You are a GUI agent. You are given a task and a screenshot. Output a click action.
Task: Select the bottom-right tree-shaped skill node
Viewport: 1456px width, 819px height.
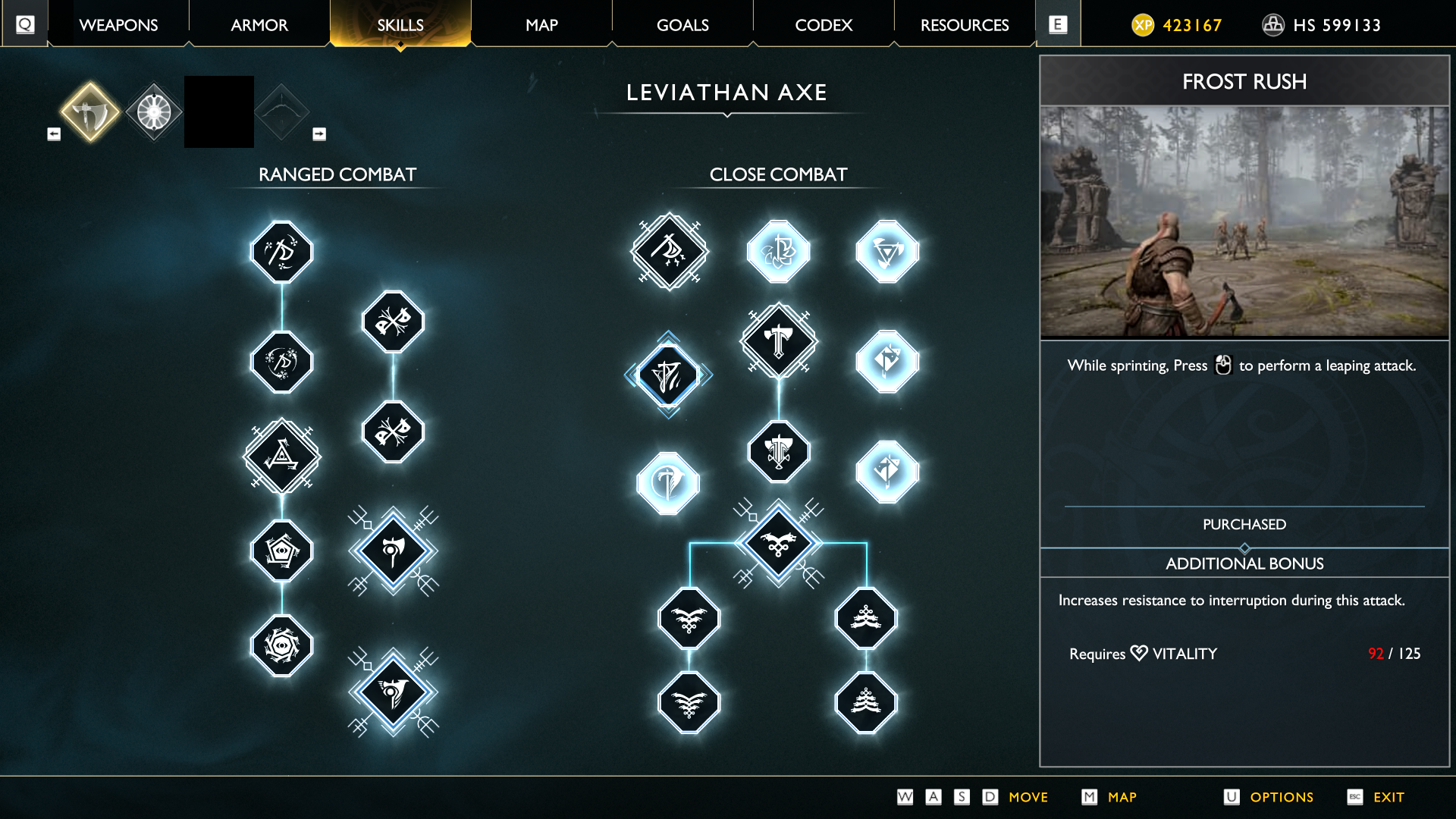(866, 703)
